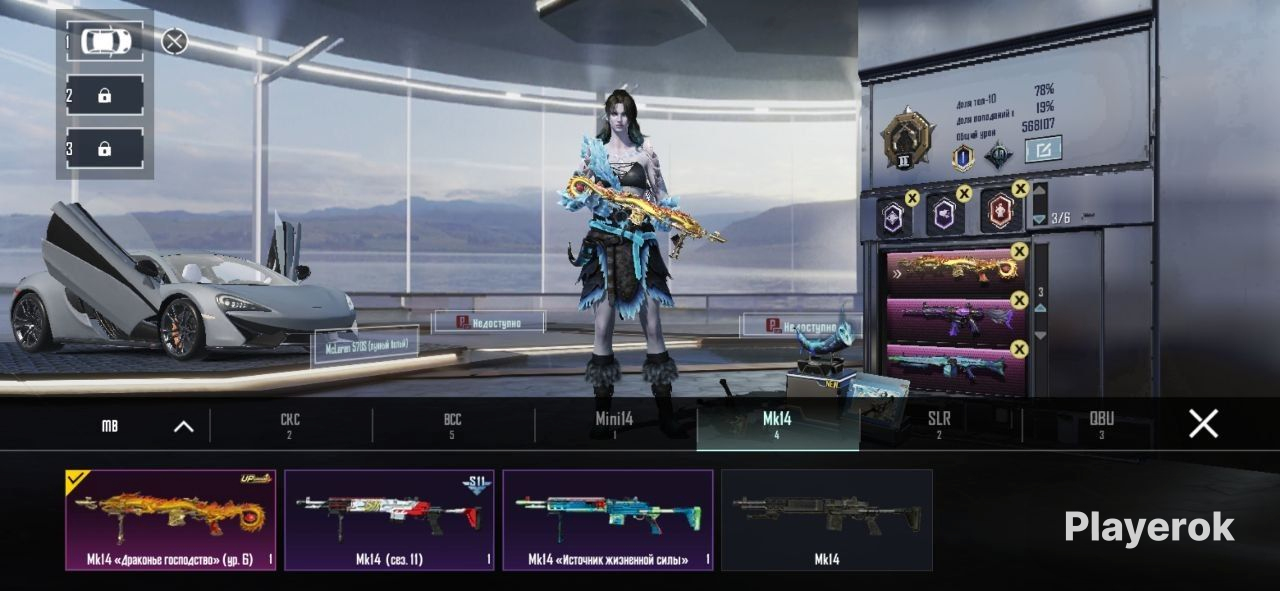Page down the badge list arrow
This screenshot has height=591, width=1280.
coord(1039,219)
